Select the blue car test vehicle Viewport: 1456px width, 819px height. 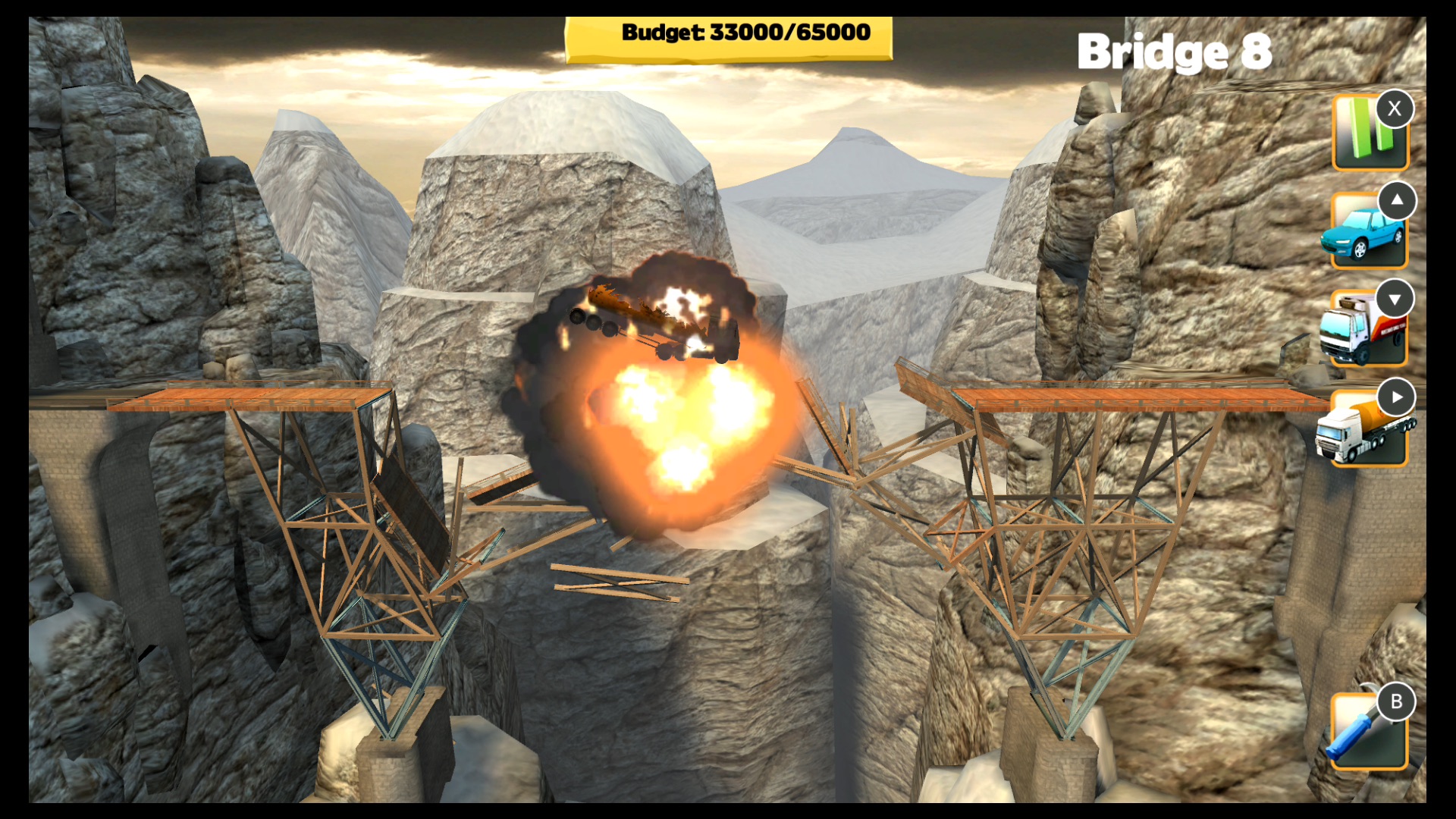tap(1365, 235)
